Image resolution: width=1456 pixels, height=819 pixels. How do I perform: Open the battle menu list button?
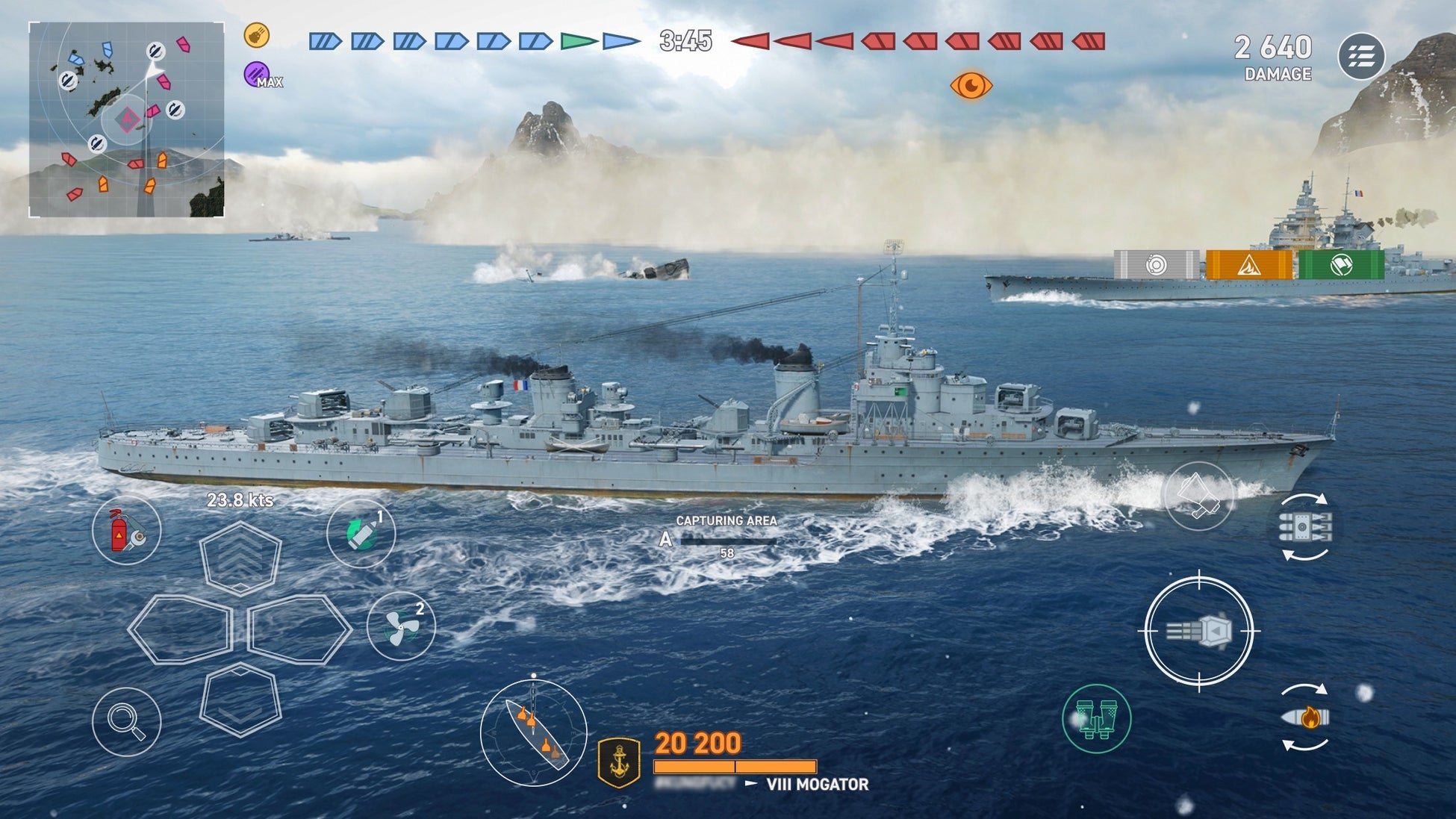[x=1361, y=56]
